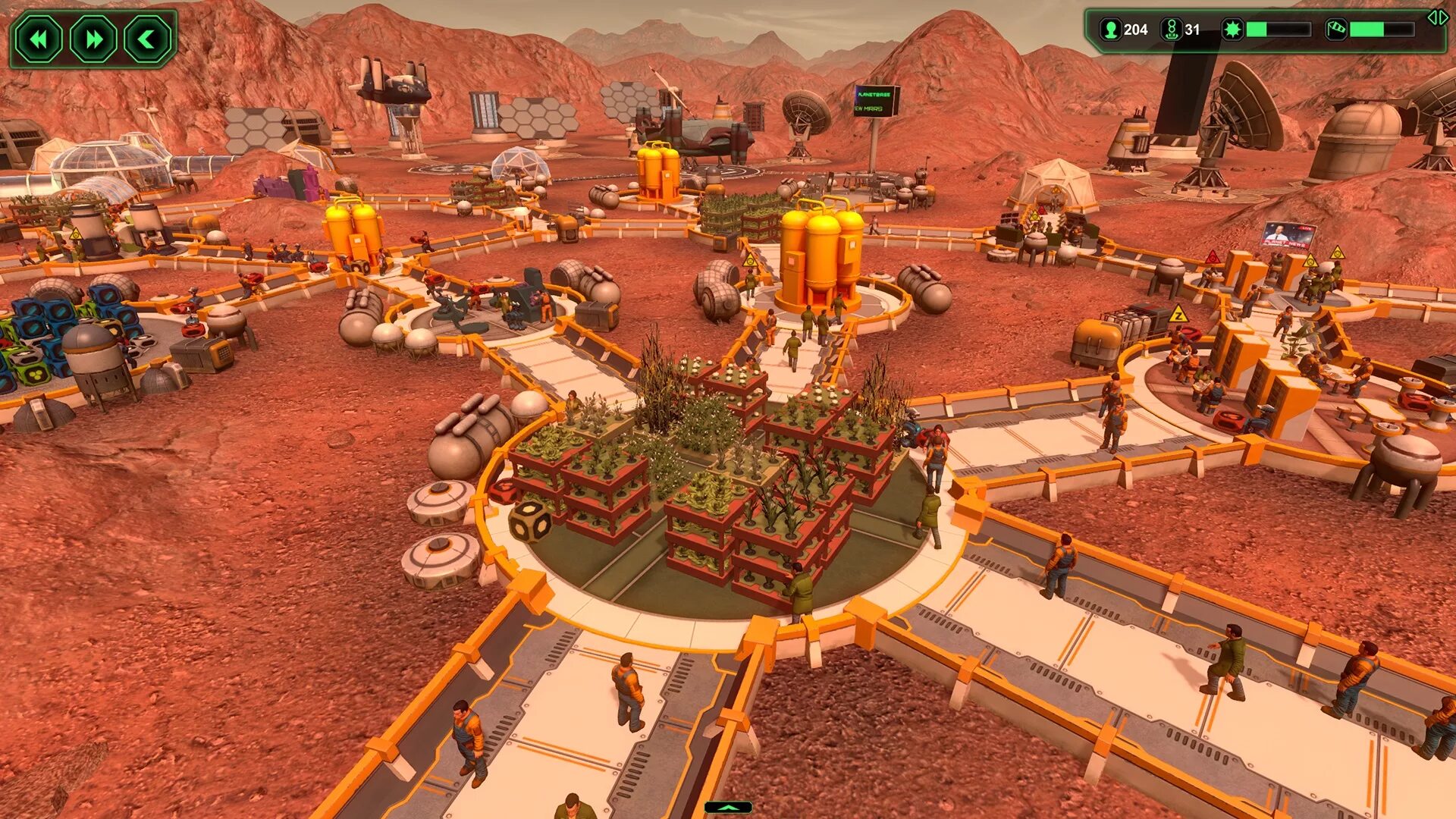Toggle the stats panel double-arrow

tap(1437, 18)
